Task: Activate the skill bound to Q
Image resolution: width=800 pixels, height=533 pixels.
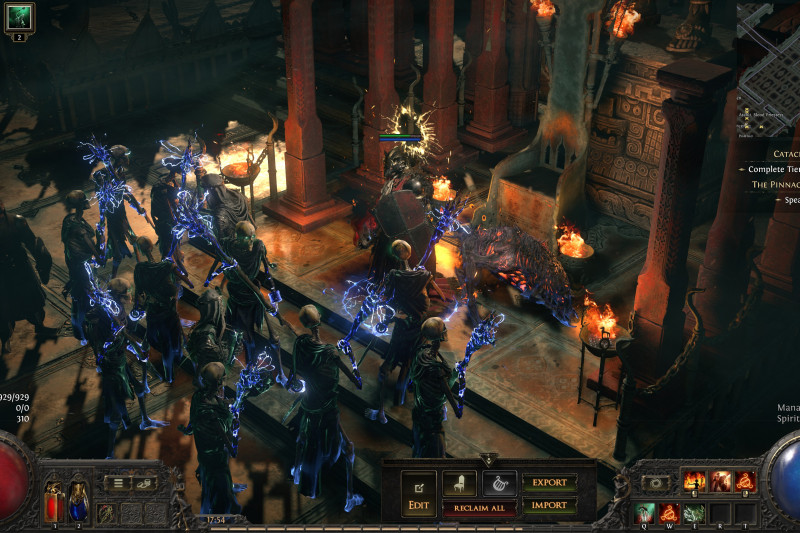Action: tap(645, 513)
